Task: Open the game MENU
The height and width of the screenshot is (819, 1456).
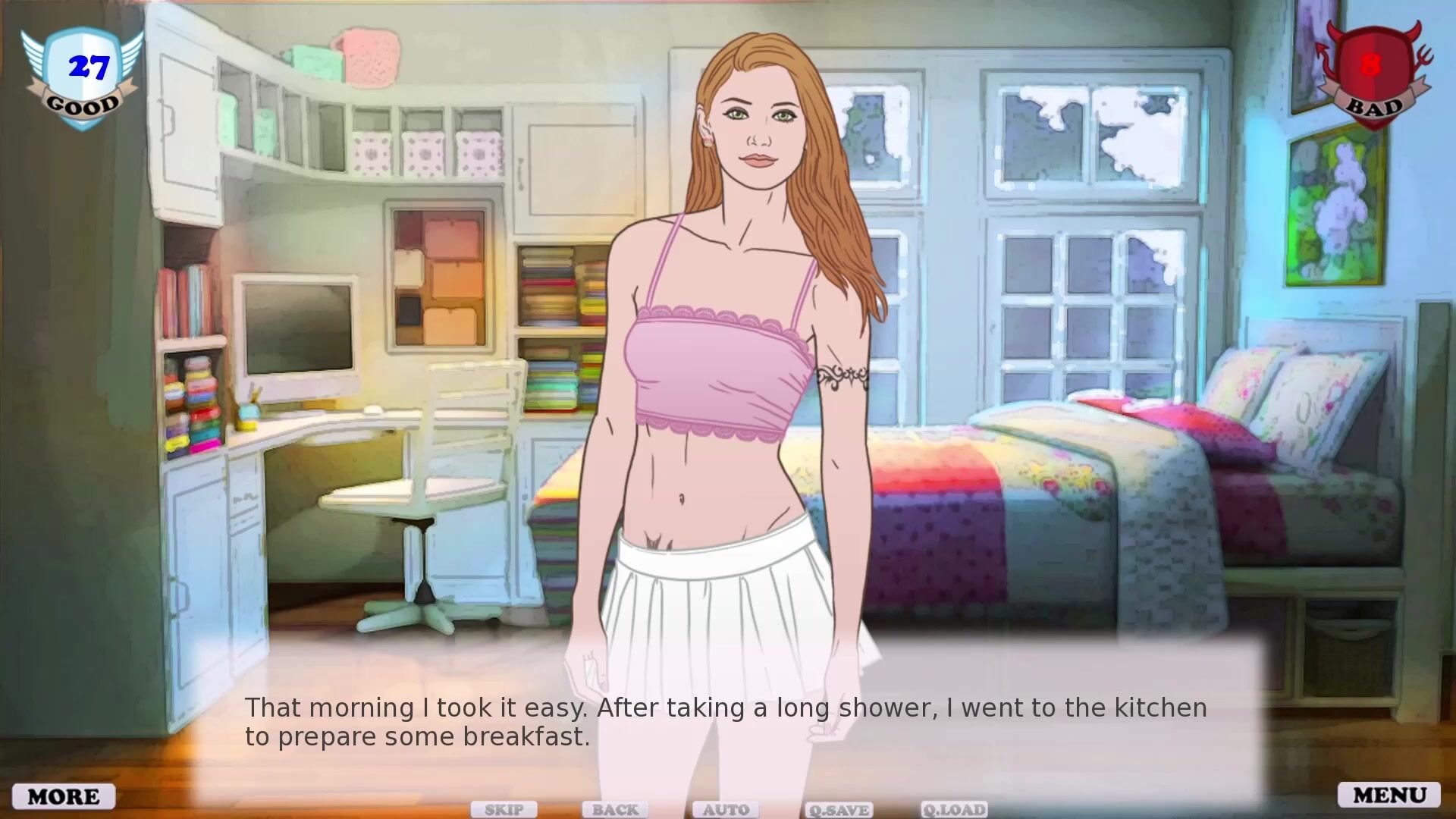Action: 1389,795
